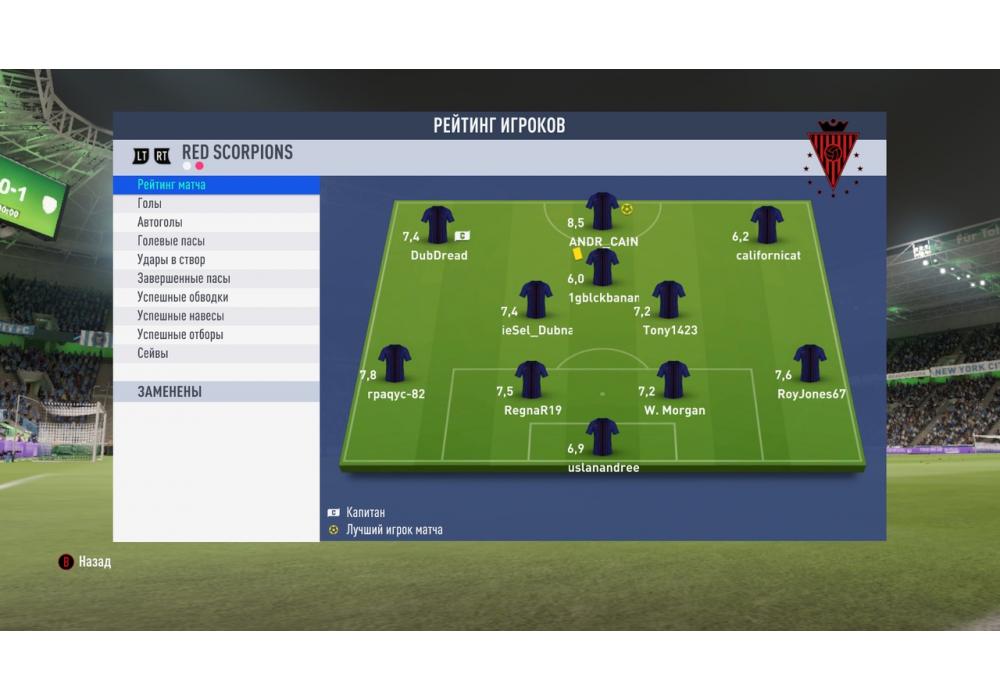This screenshot has width=1000, height=700.
Task: Choose player RoyJones67 on the pitch
Action: tap(809, 364)
